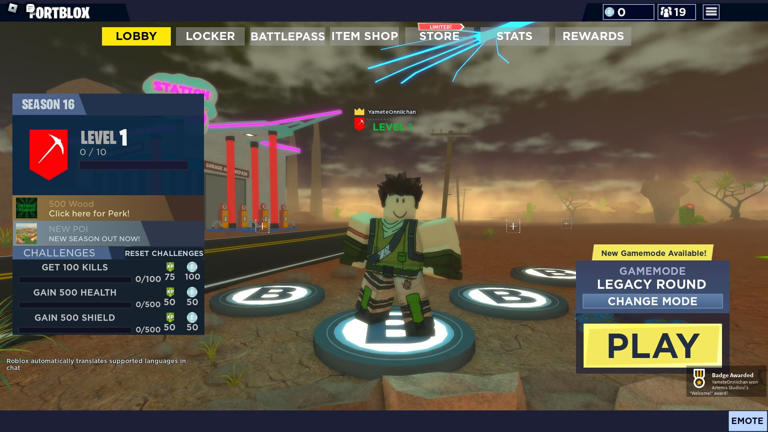
Task: Select the Get 100 Kills challenge row
Action: pos(75,268)
